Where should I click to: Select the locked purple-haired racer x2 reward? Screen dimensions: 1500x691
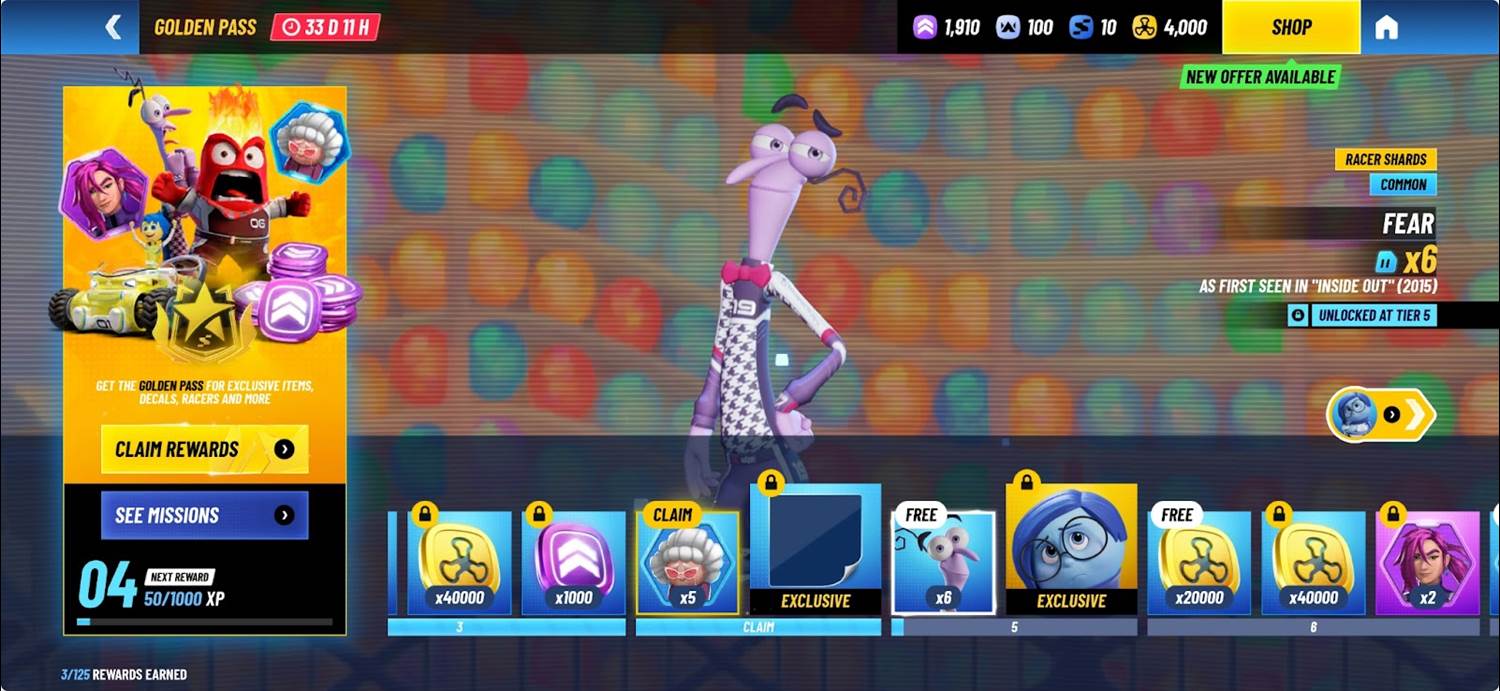pos(1427,562)
